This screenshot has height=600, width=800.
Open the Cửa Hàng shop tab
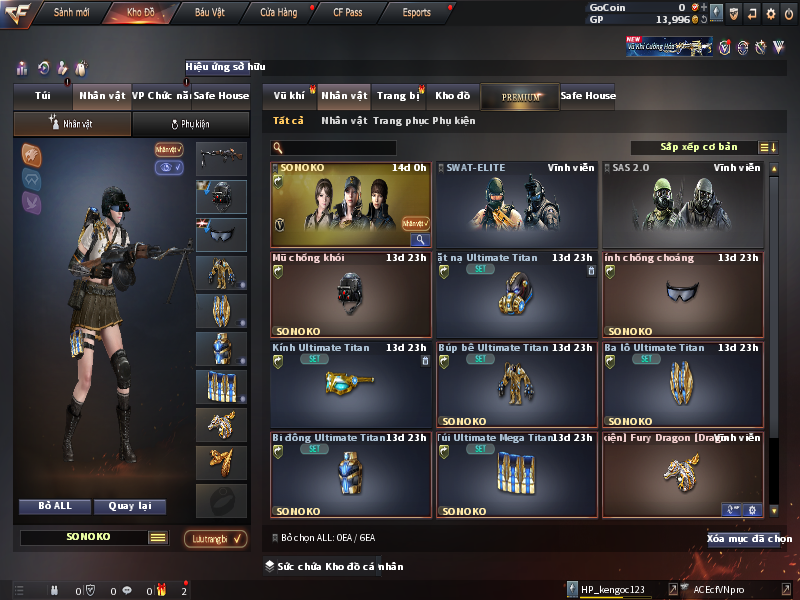[x=279, y=13]
